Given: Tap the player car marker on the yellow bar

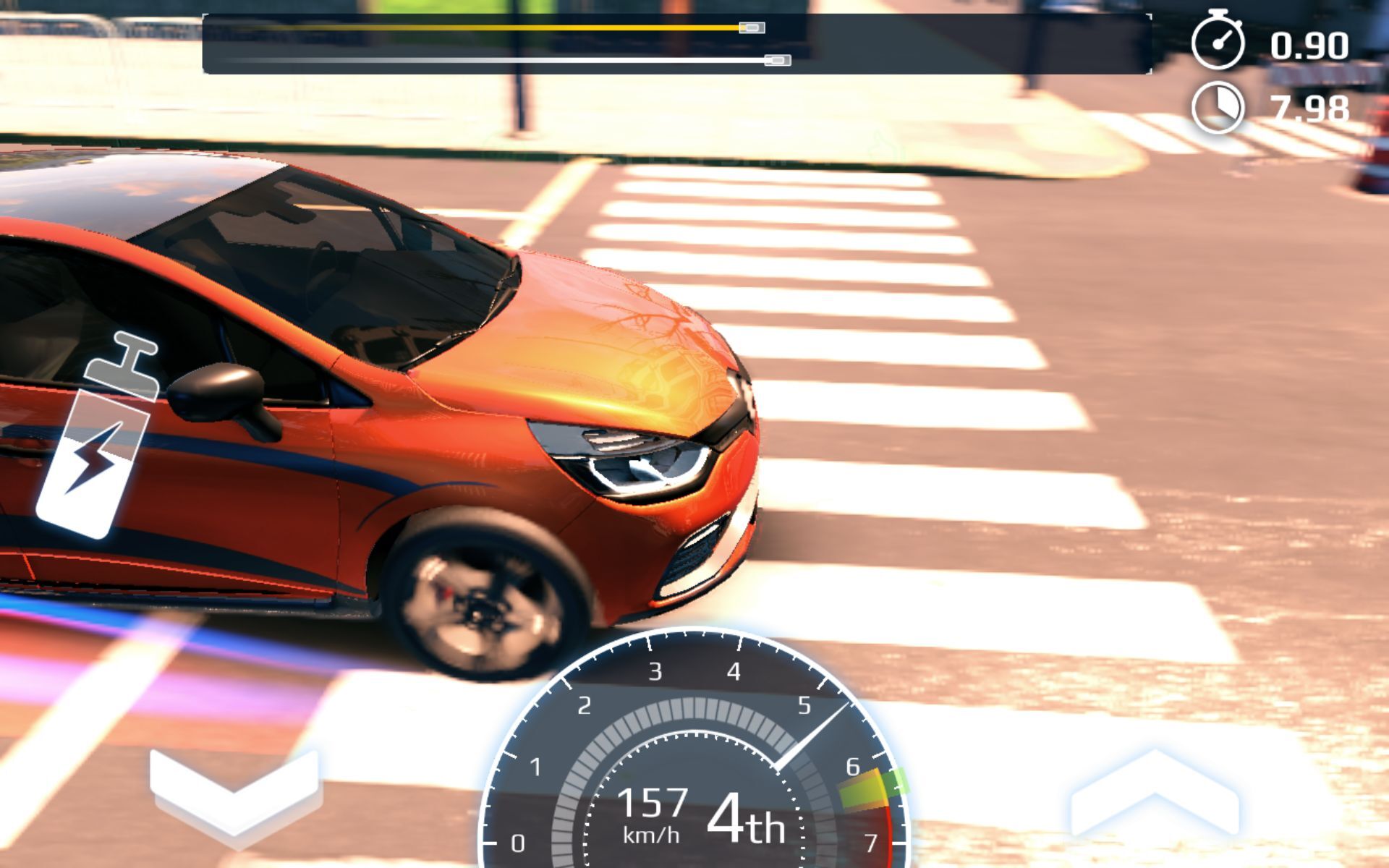Looking at the screenshot, I should tap(750, 27).
